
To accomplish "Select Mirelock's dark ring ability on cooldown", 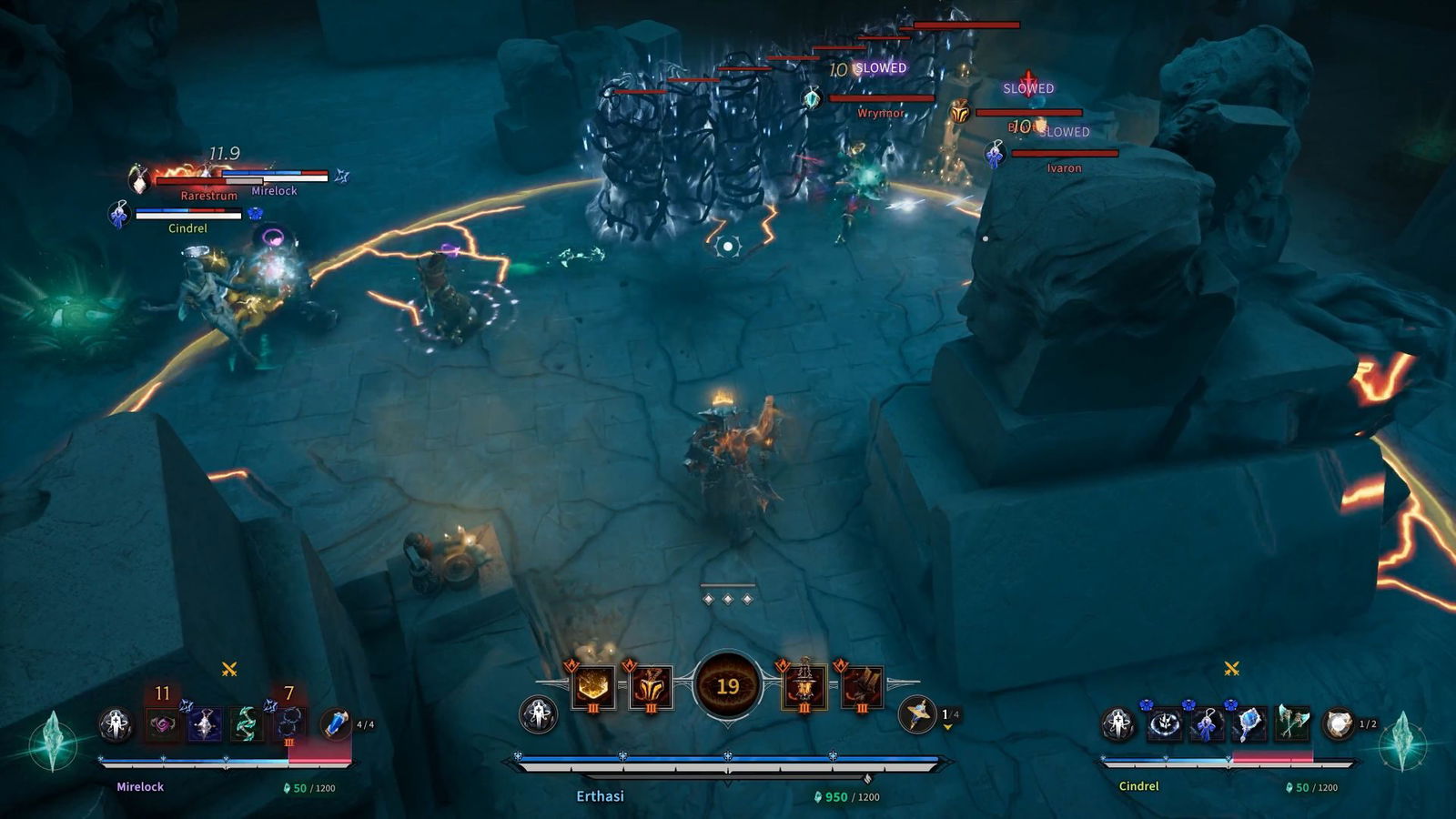I will coord(289,724).
